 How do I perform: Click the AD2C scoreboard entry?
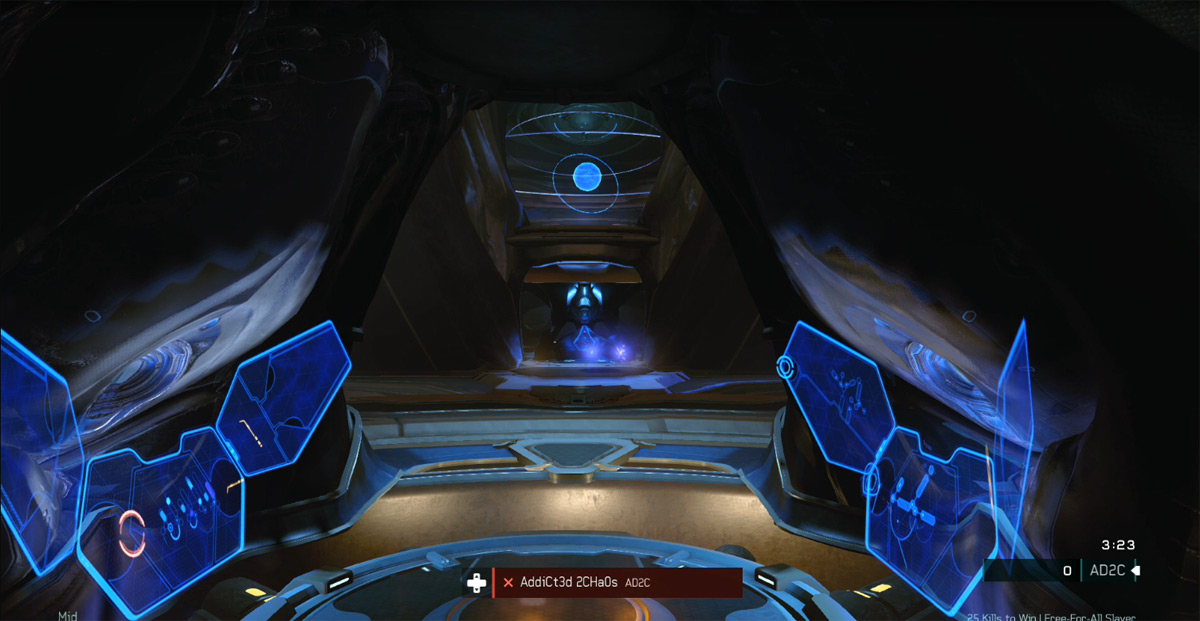point(1107,571)
